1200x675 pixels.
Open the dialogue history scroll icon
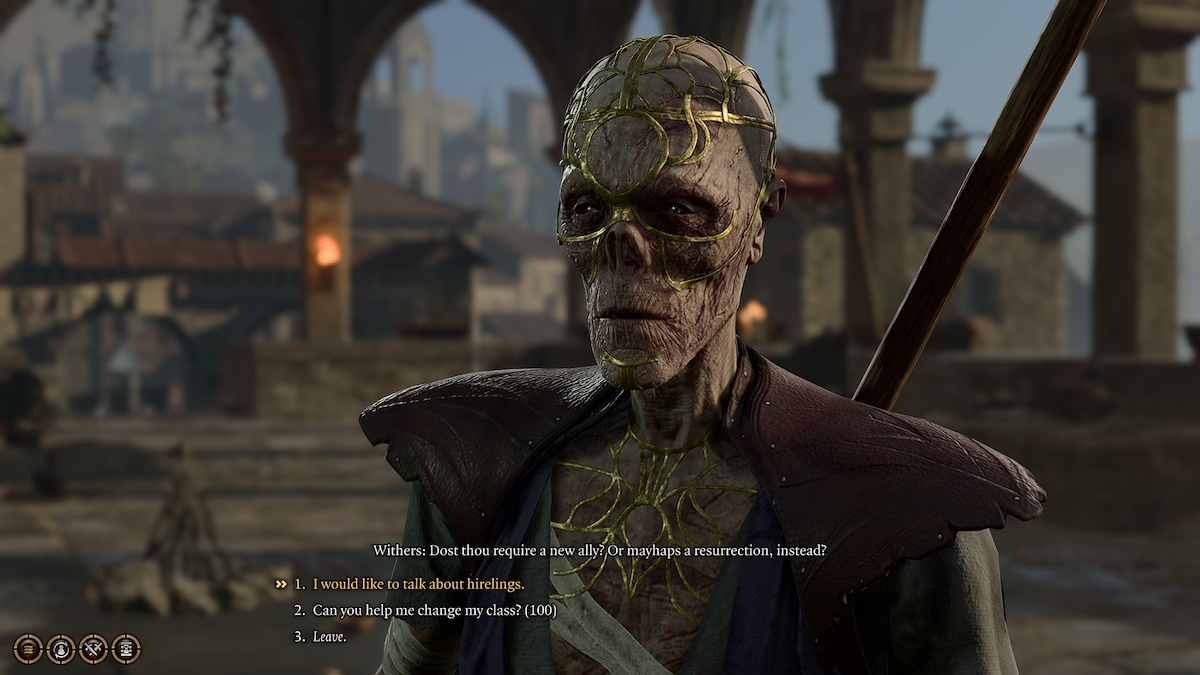tap(28, 649)
